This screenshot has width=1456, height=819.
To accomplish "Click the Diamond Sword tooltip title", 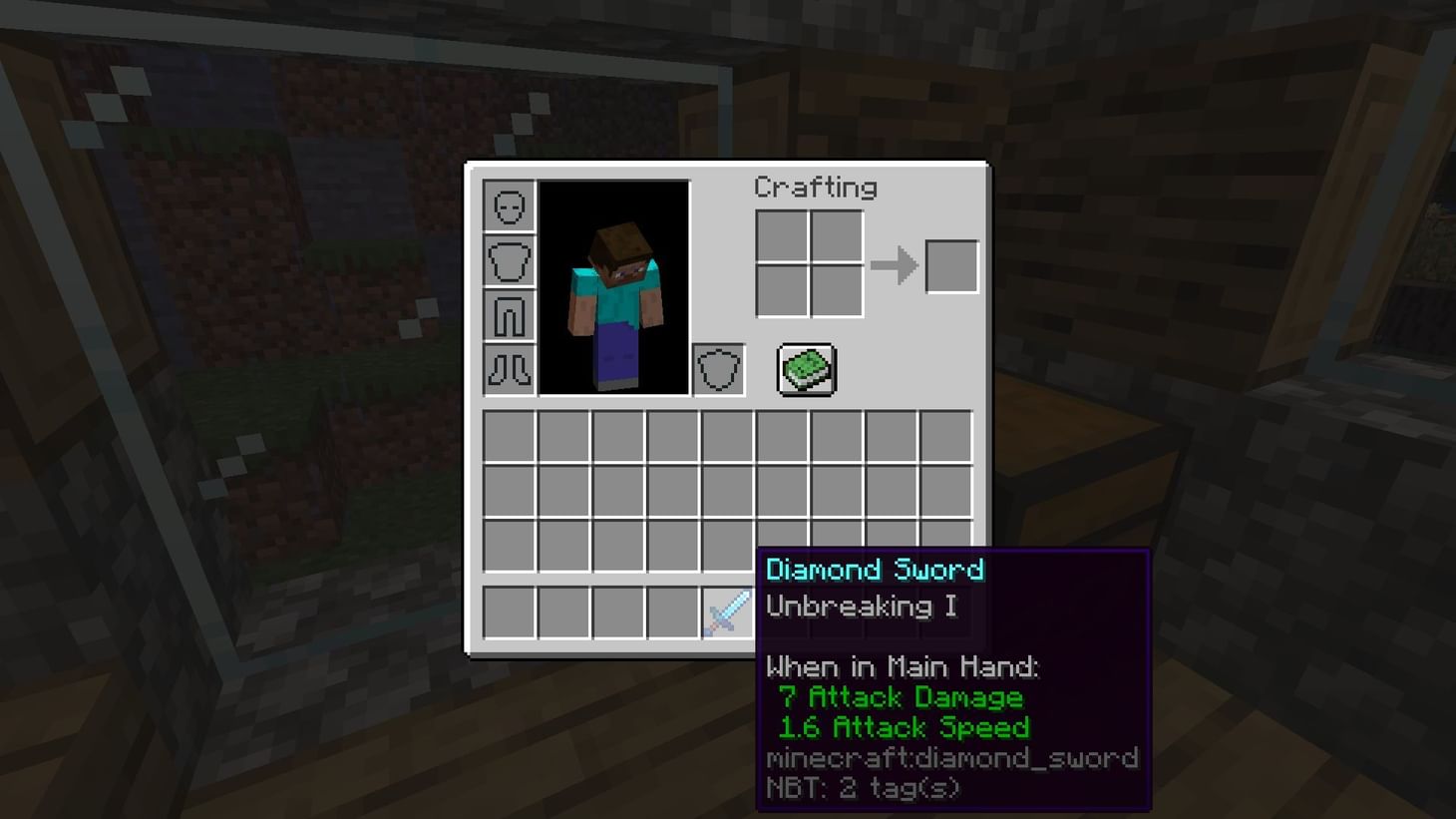I will [875, 570].
